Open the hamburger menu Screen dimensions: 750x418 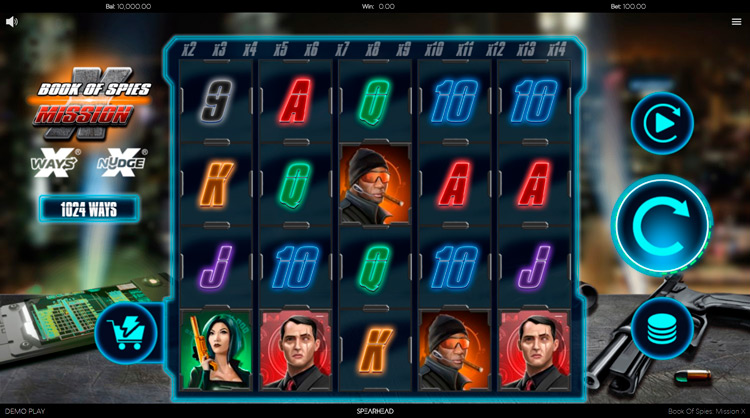tap(736, 21)
